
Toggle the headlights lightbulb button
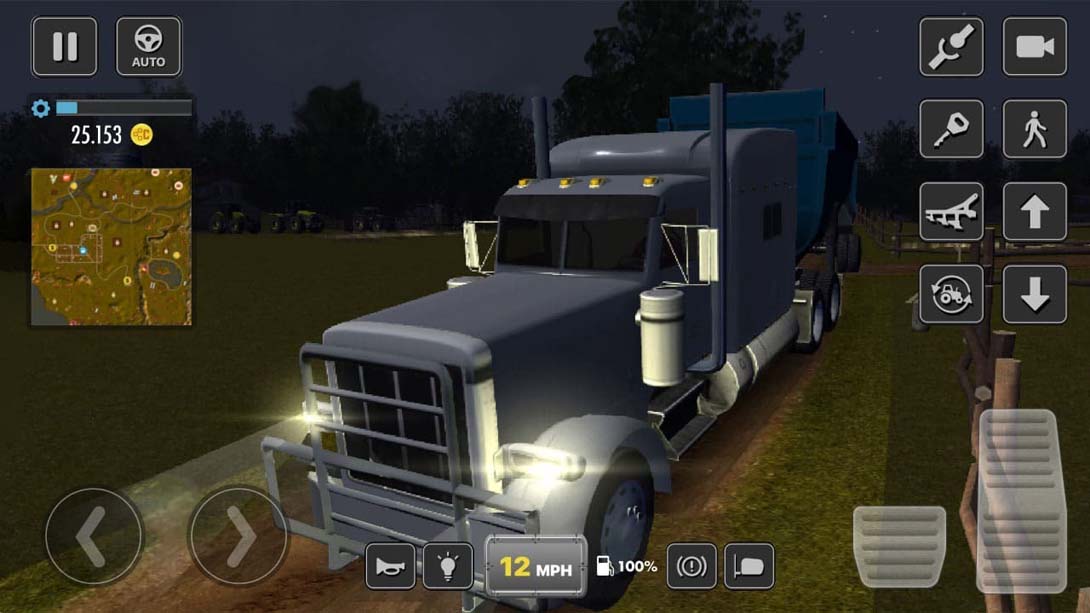point(448,567)
